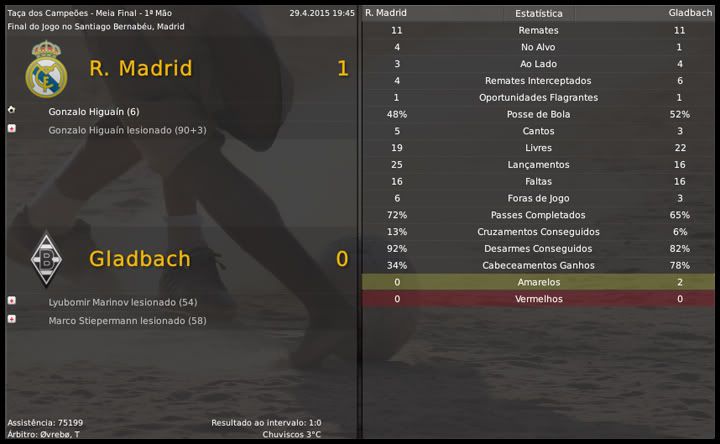Click the Gladbach statistics column header

[x=689, y=14]
